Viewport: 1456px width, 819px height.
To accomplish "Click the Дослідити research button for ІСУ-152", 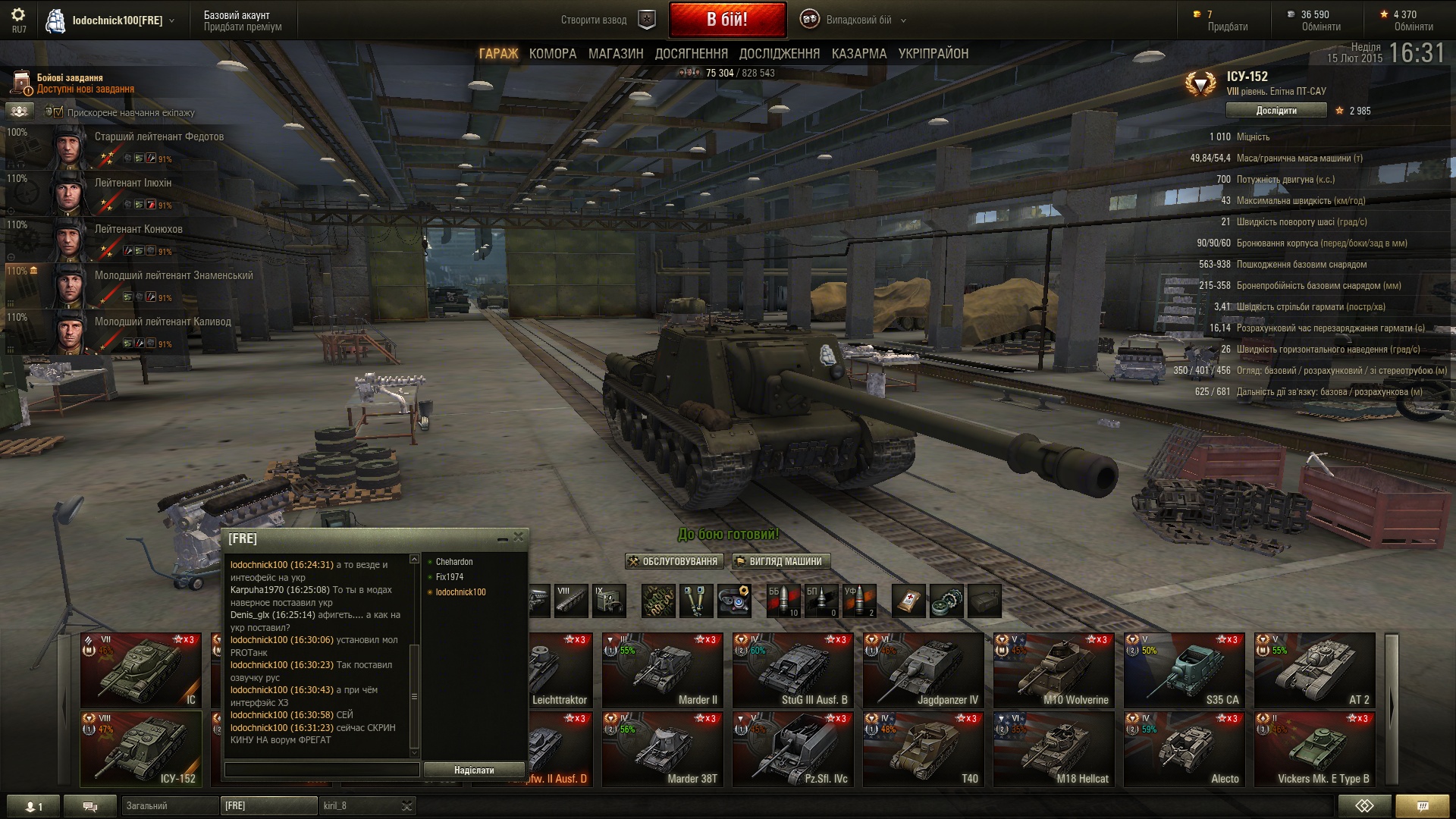I will [1276, 111].
